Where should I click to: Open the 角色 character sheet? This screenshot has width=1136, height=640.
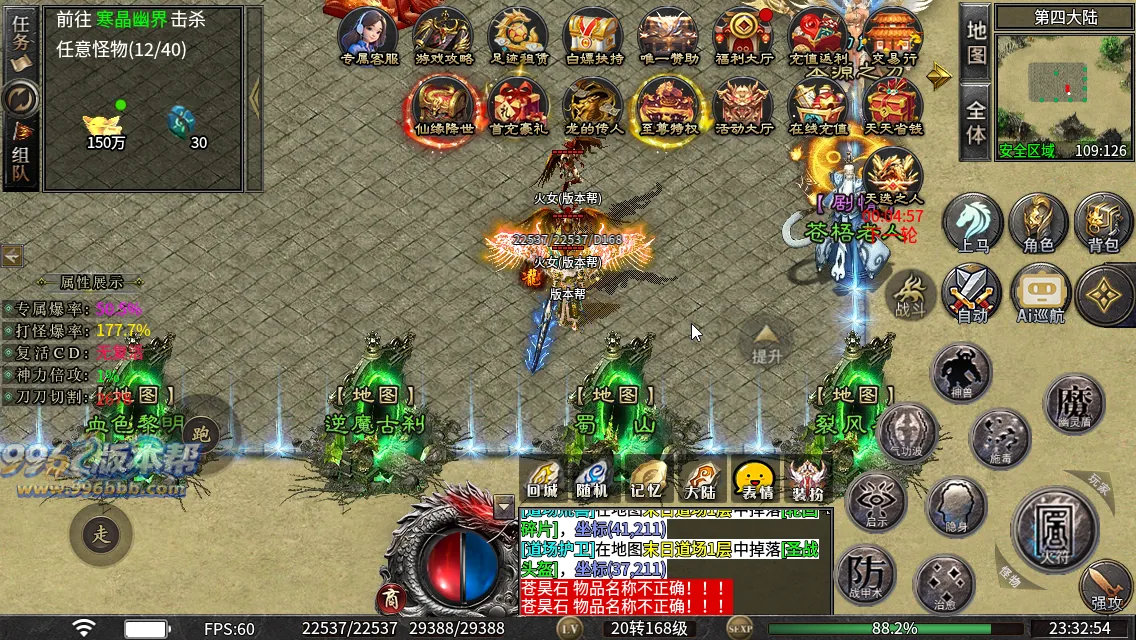tap(1038, 222)
